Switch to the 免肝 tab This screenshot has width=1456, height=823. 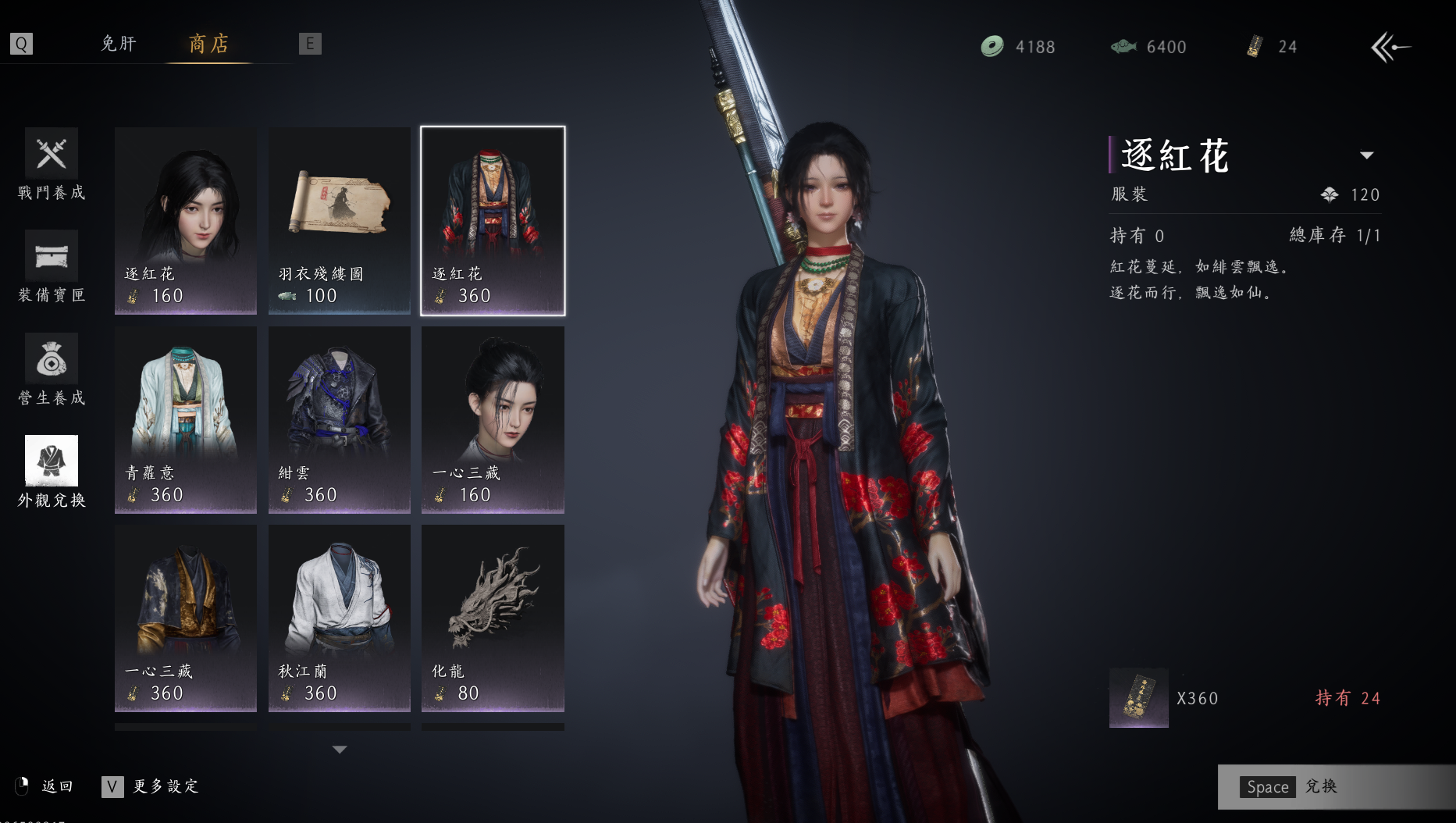(x=119, y=44)
